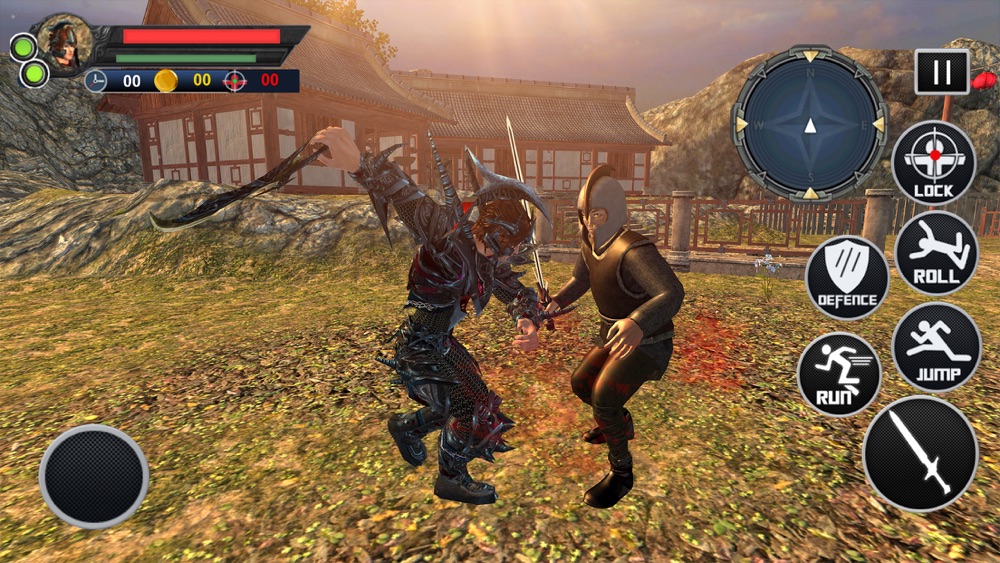Tap the LOCK target button

[934, 162]
